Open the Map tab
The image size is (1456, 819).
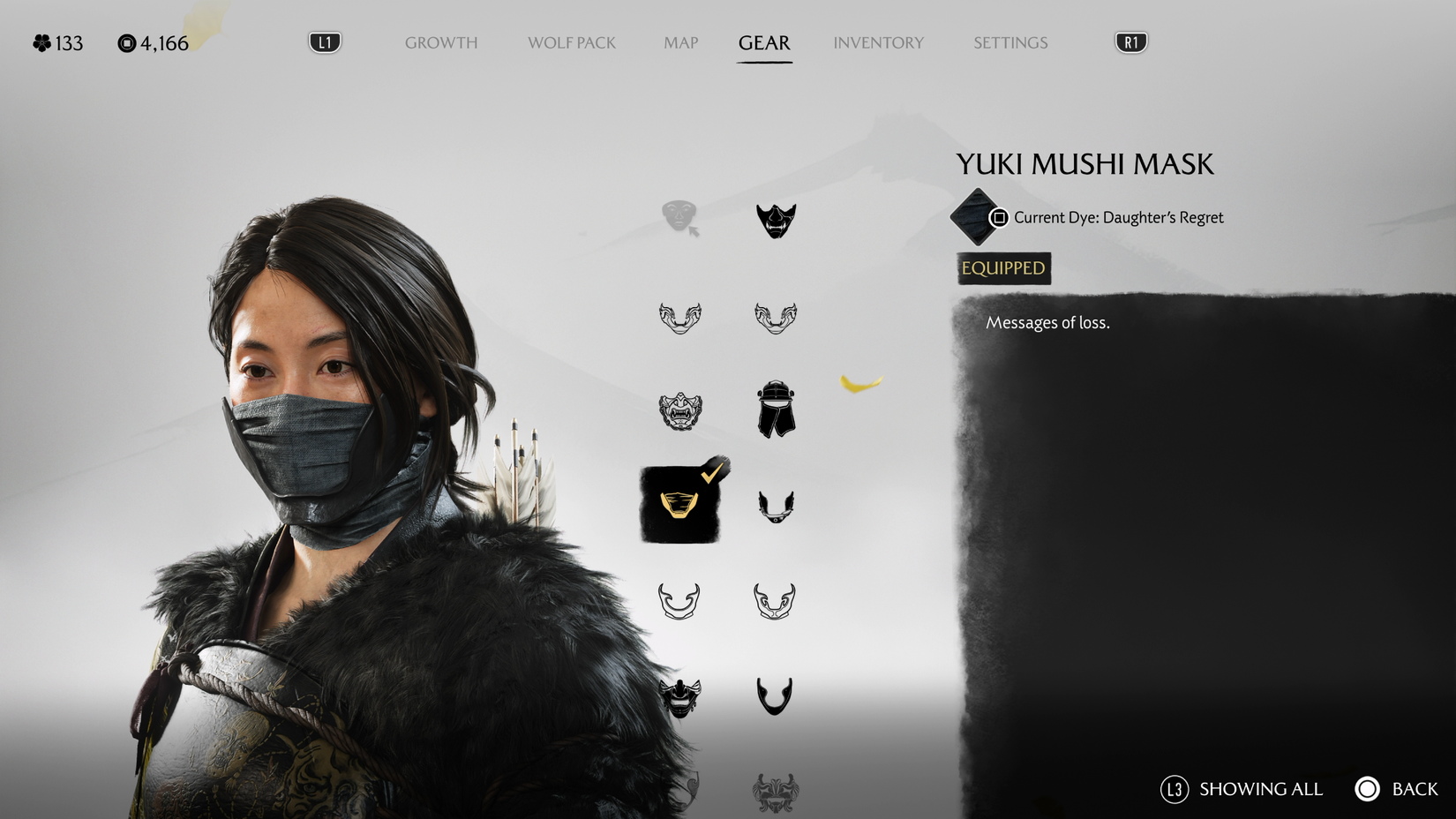pyautogui.click(x=679, y=42)
